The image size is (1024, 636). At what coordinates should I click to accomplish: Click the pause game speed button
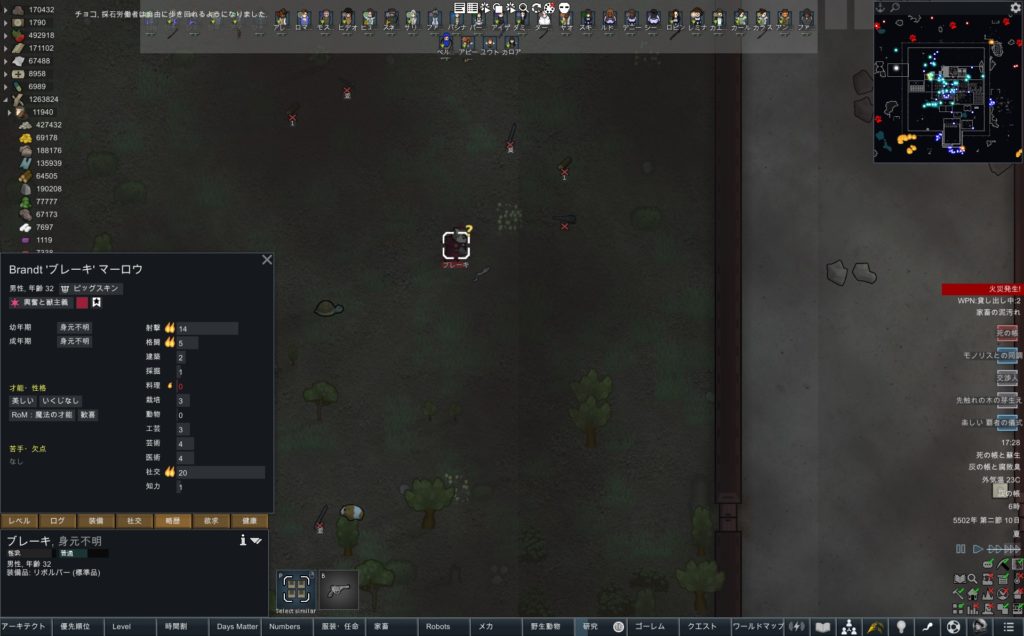[x=961, y=549]
